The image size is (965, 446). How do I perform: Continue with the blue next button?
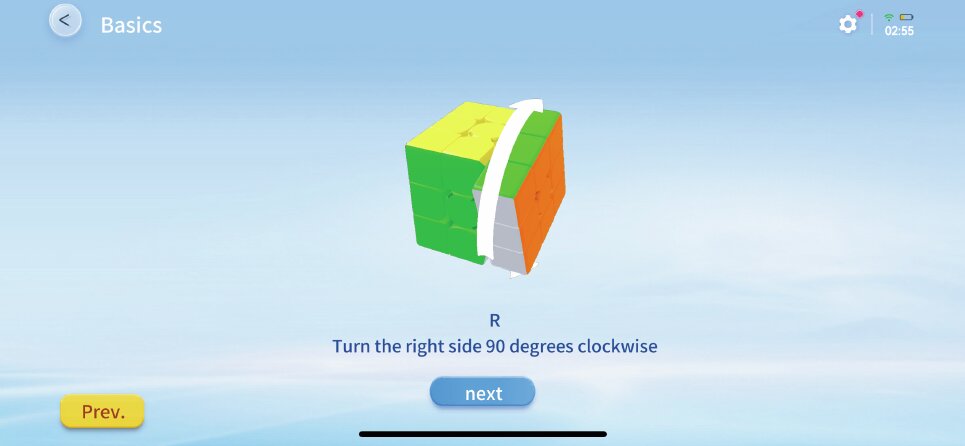click(x=483, y=393)
